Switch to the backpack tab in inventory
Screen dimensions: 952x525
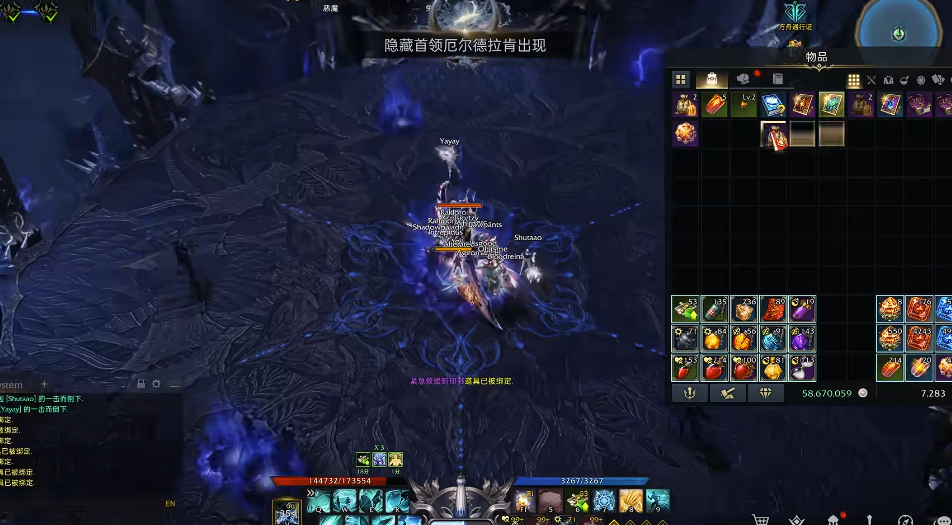[711, 80]
